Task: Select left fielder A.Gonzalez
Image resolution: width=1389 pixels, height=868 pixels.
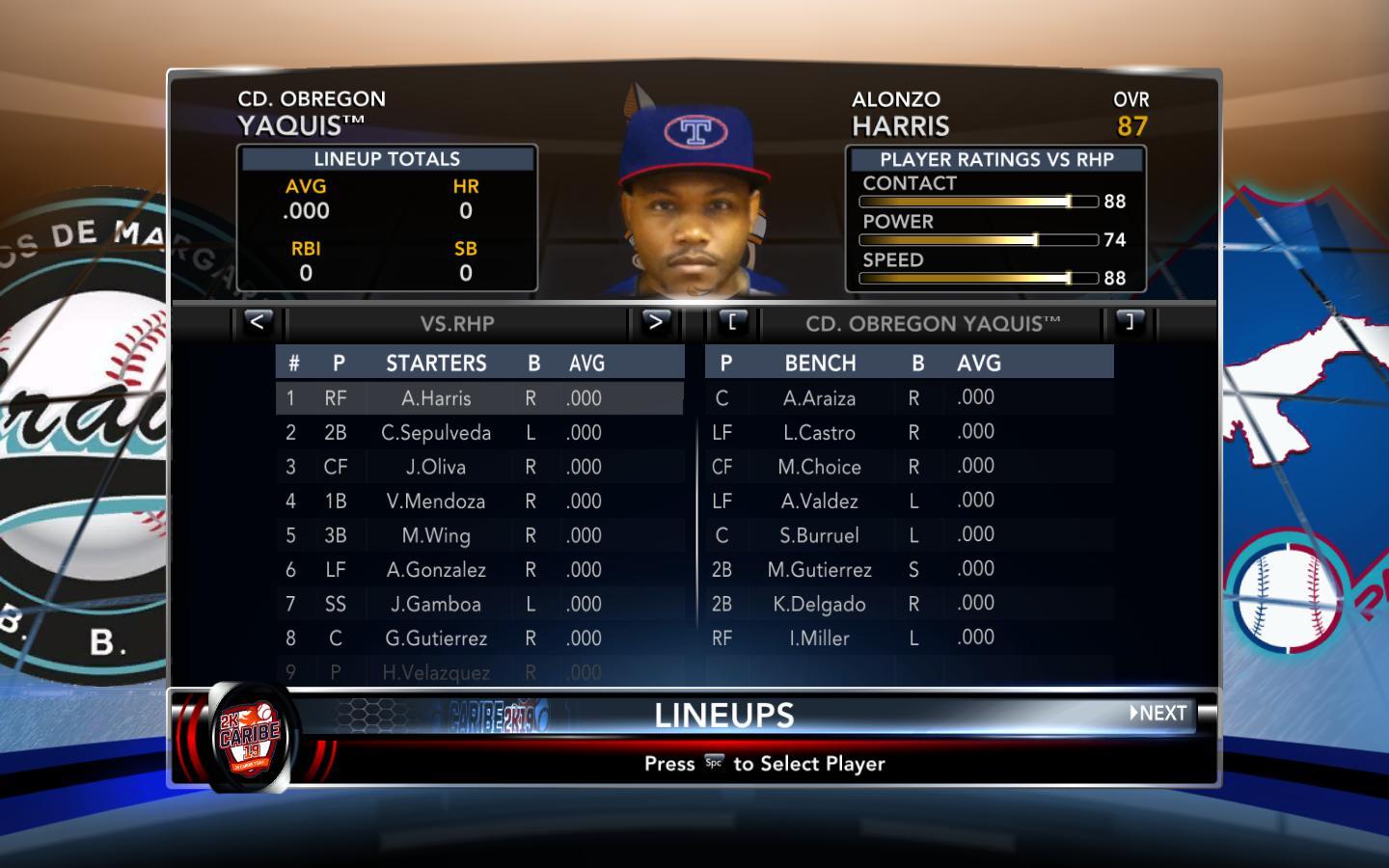Action: point(436,570)
